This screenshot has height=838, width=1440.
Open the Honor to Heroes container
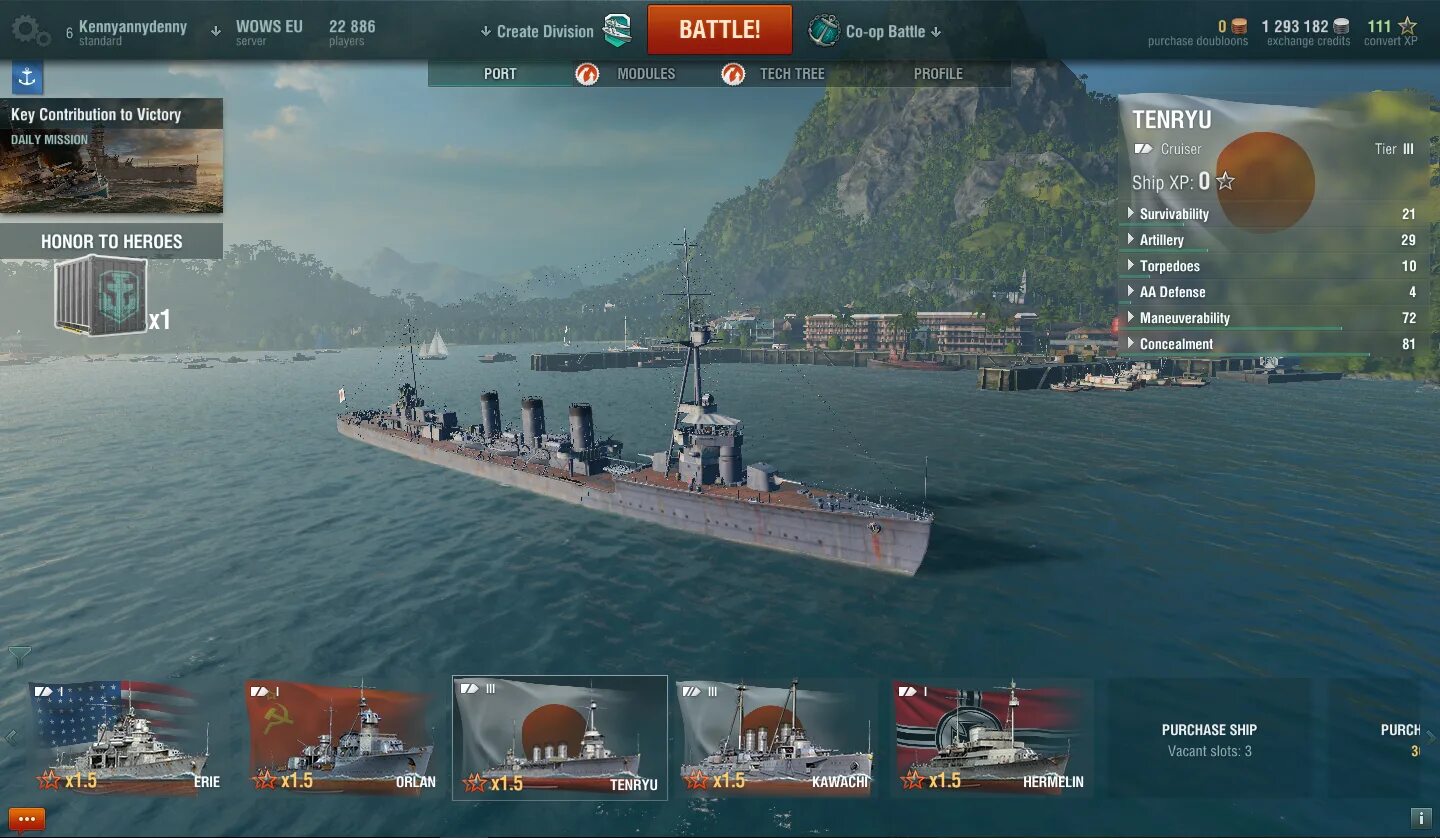[x=102, y=295]
